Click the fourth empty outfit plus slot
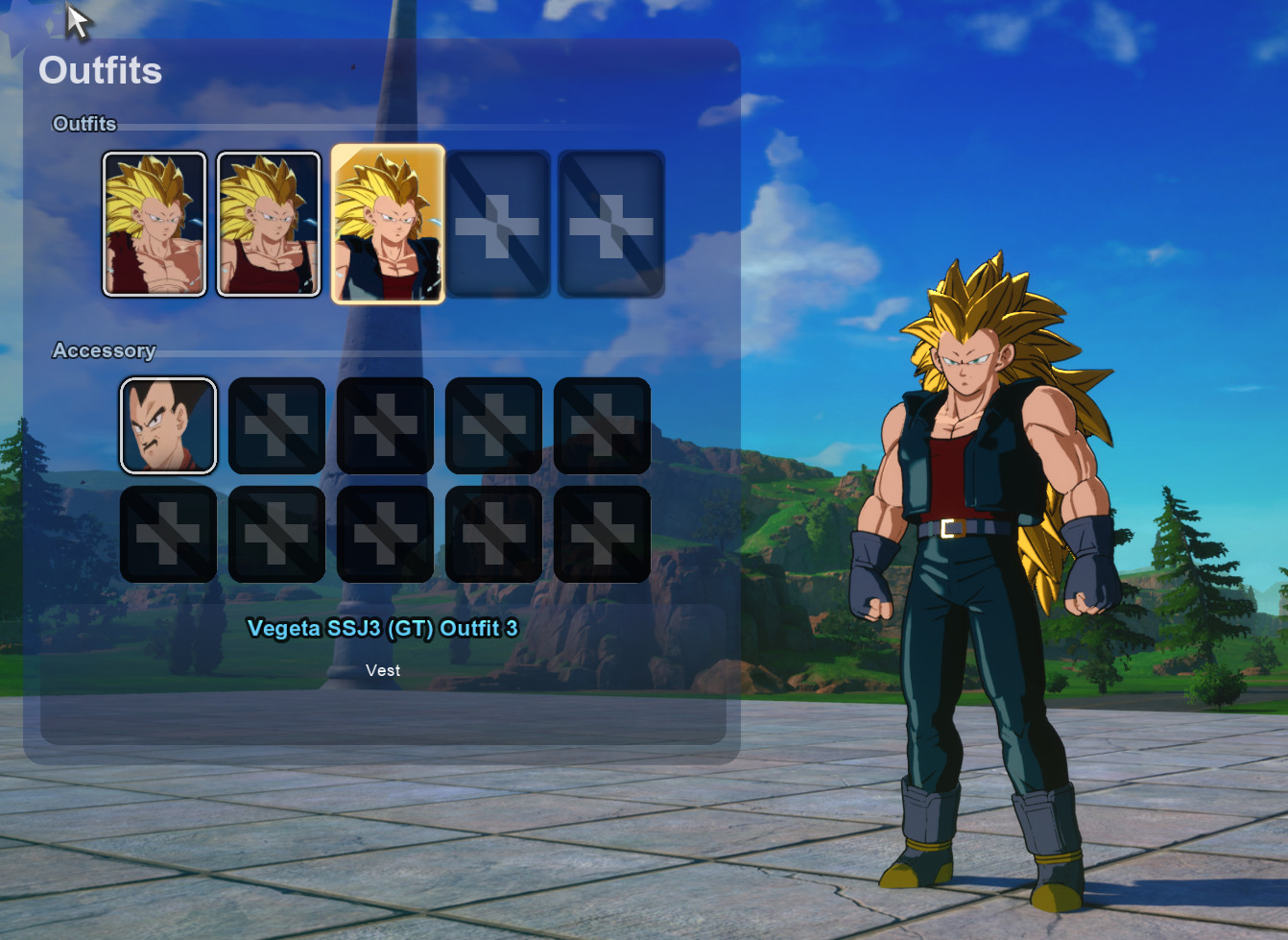Viewport: 1288px width, 940px height. tap(500, 223)
